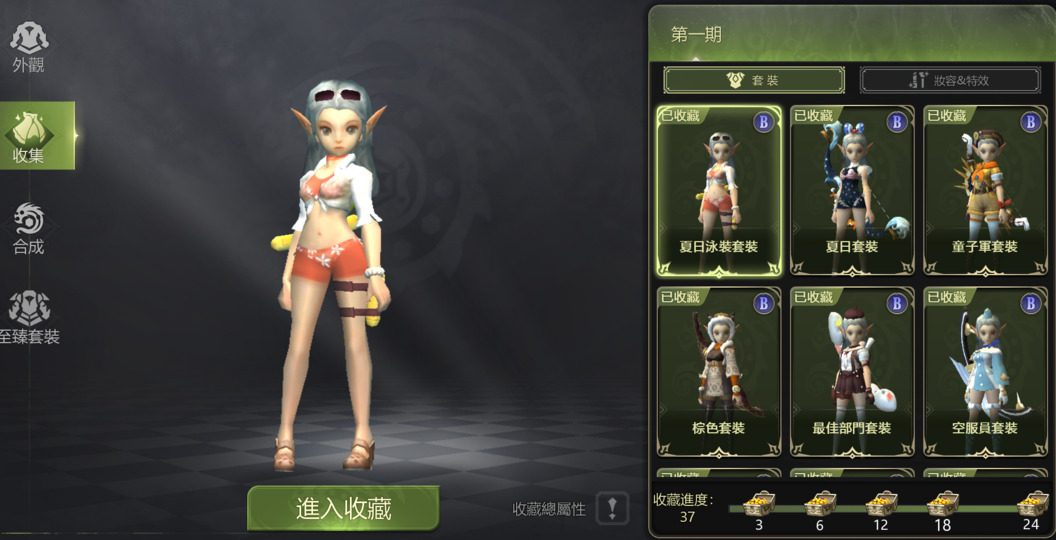Switch to the 妝容&特效 tab

point(950,80)
